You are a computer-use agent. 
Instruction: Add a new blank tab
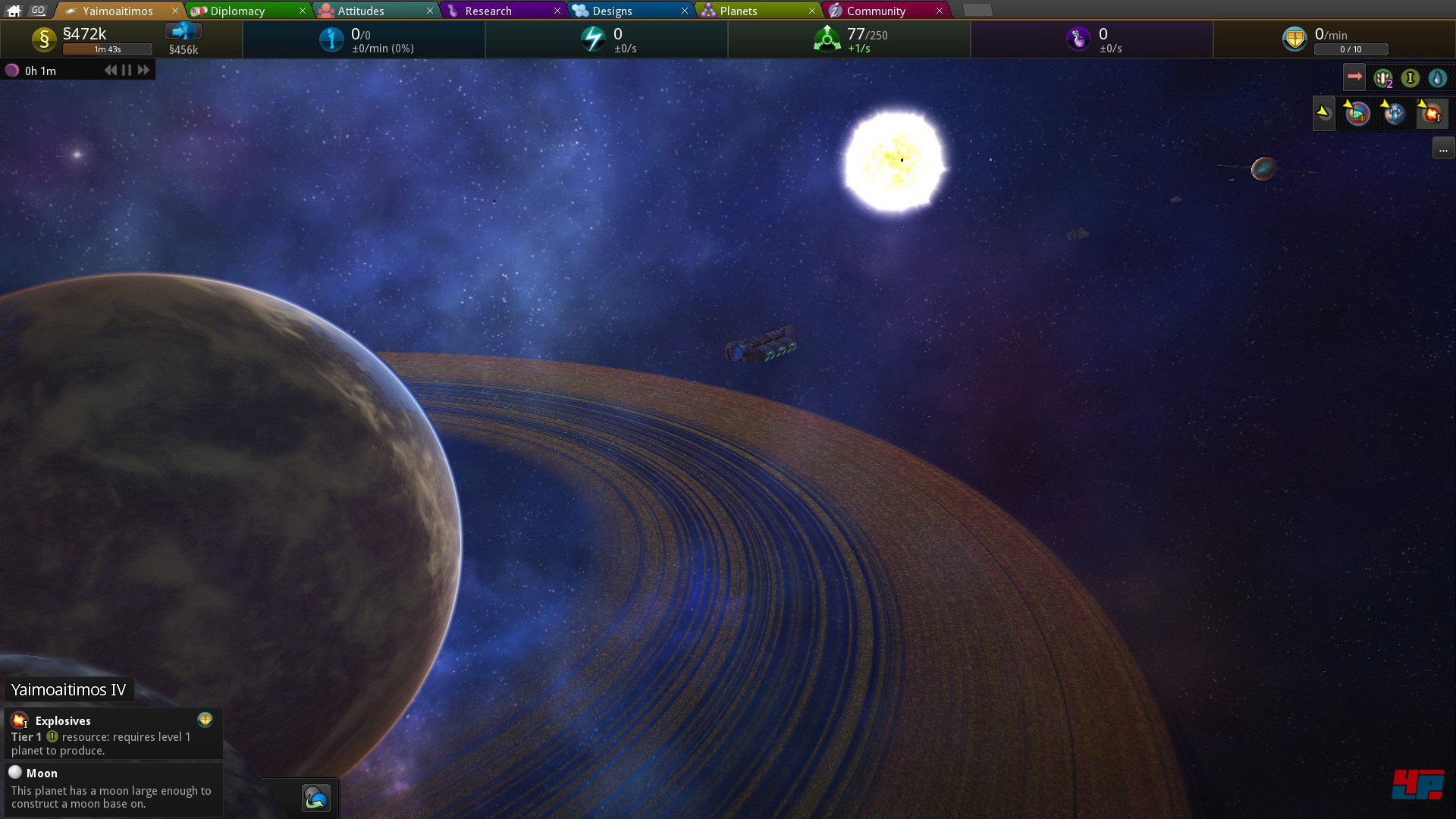point(977,11)
